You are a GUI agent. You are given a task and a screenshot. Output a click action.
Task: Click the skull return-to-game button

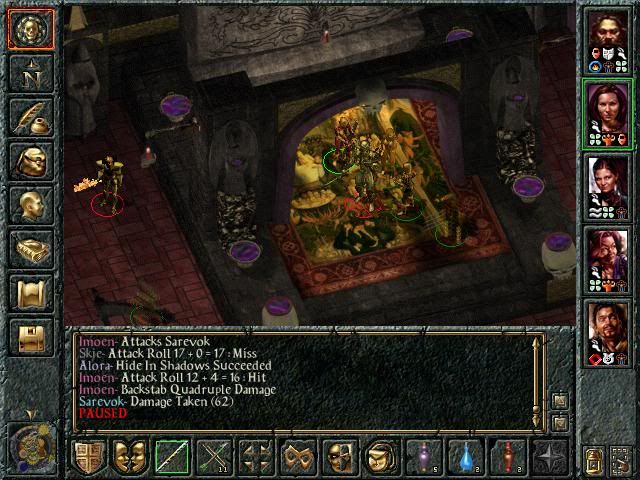[x=31, y=29]
